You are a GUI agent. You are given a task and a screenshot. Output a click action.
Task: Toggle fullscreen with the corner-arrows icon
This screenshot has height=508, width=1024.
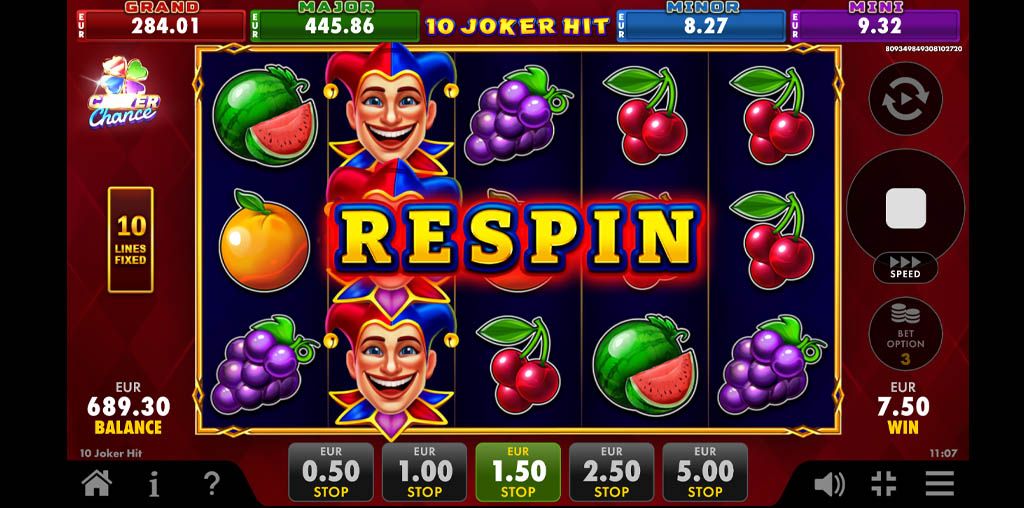pos(884,485)
